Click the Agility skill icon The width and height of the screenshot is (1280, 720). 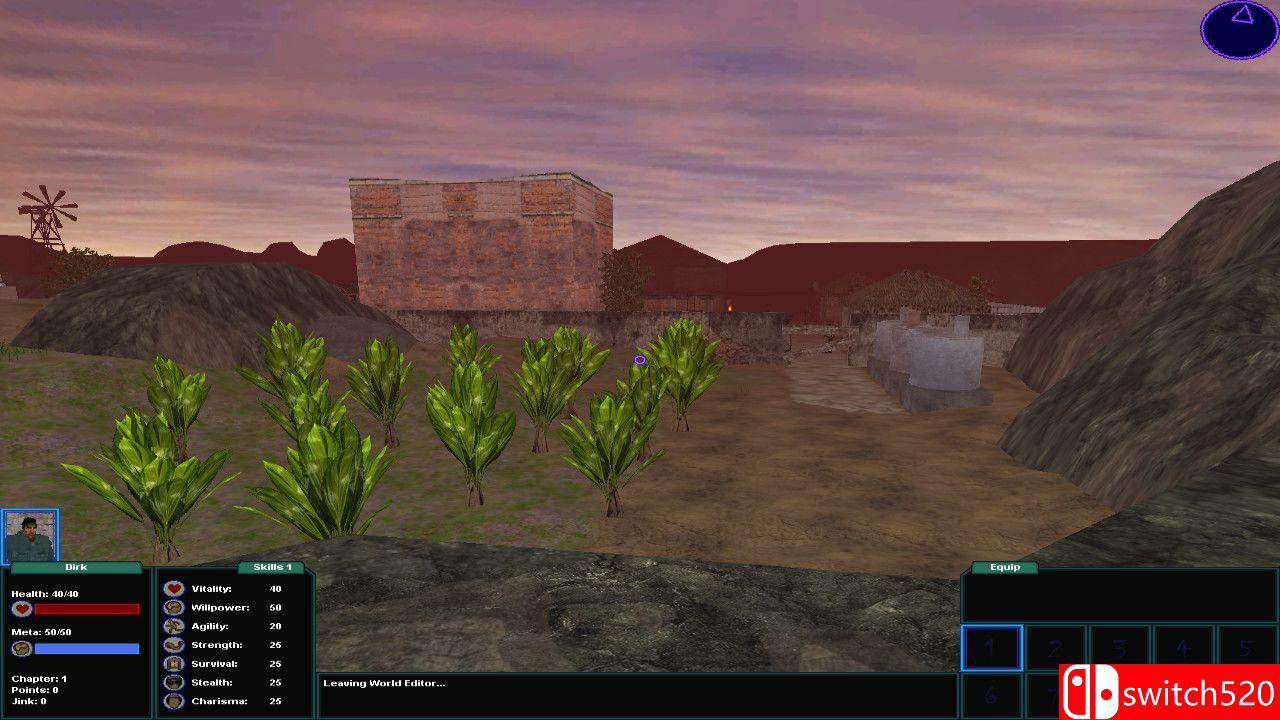tap(173, 626)
